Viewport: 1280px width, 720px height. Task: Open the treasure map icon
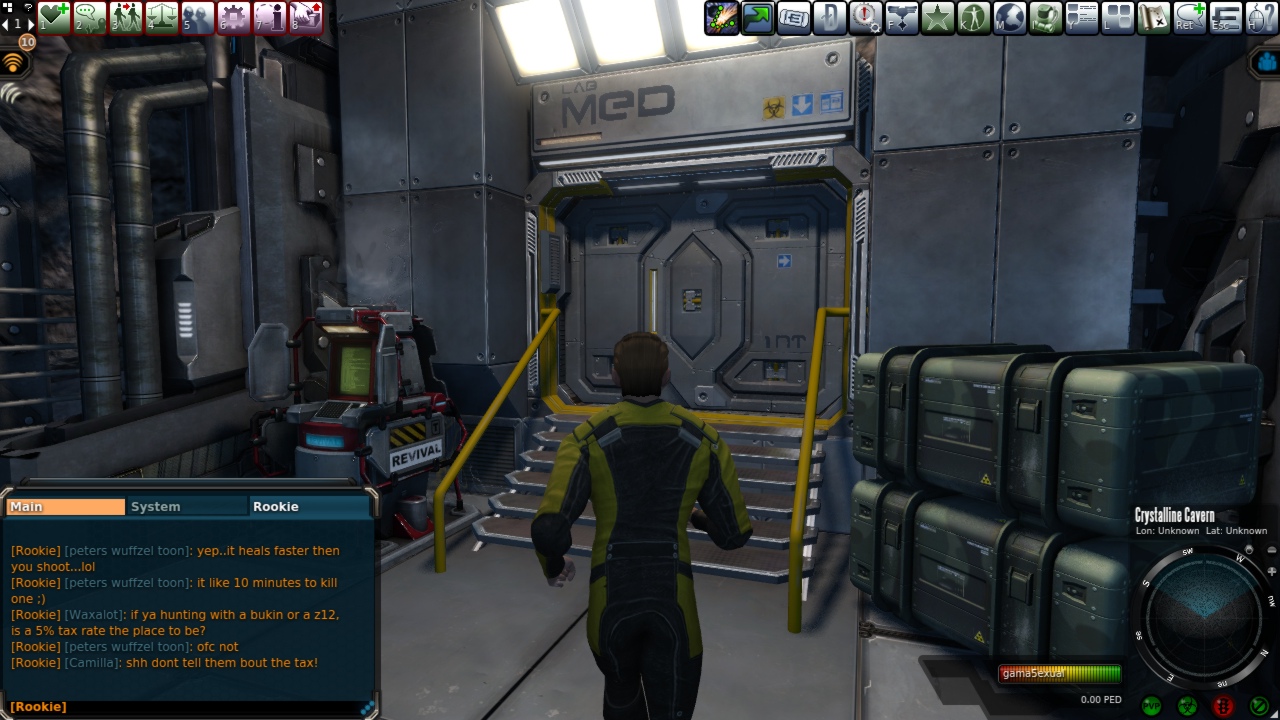(x=1153, y=18)
